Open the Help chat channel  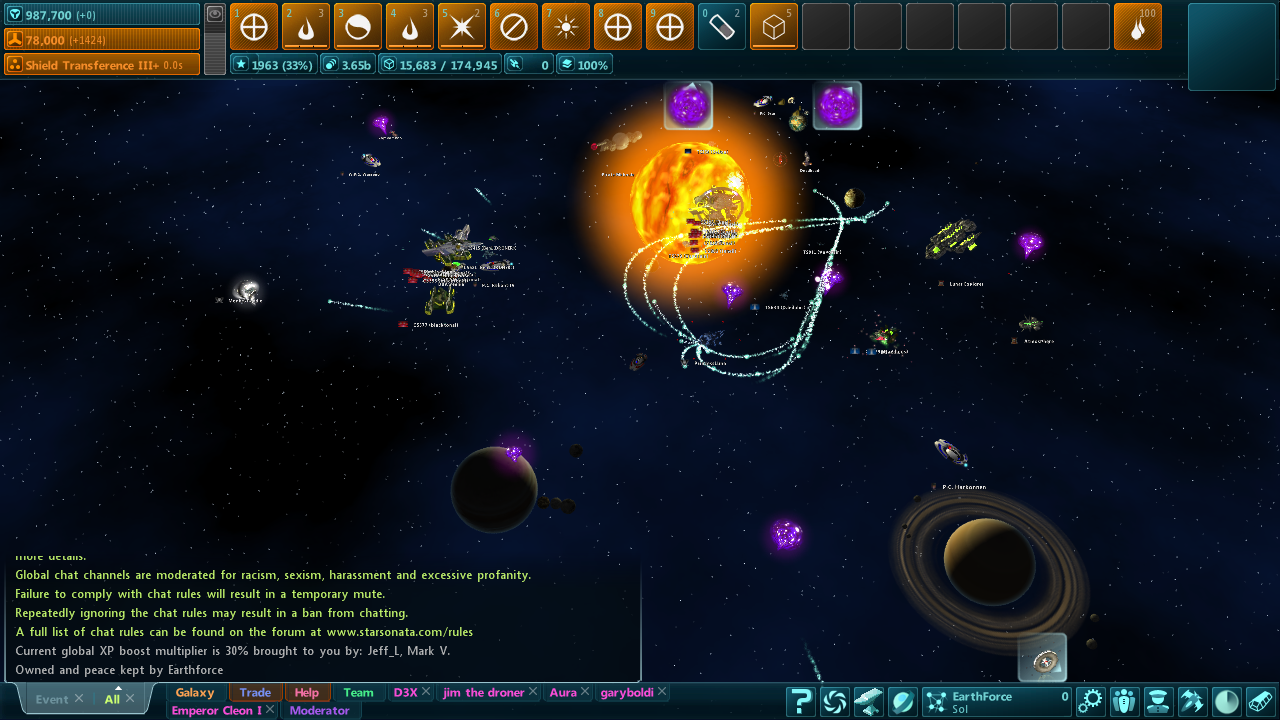(x=307, y=692)
